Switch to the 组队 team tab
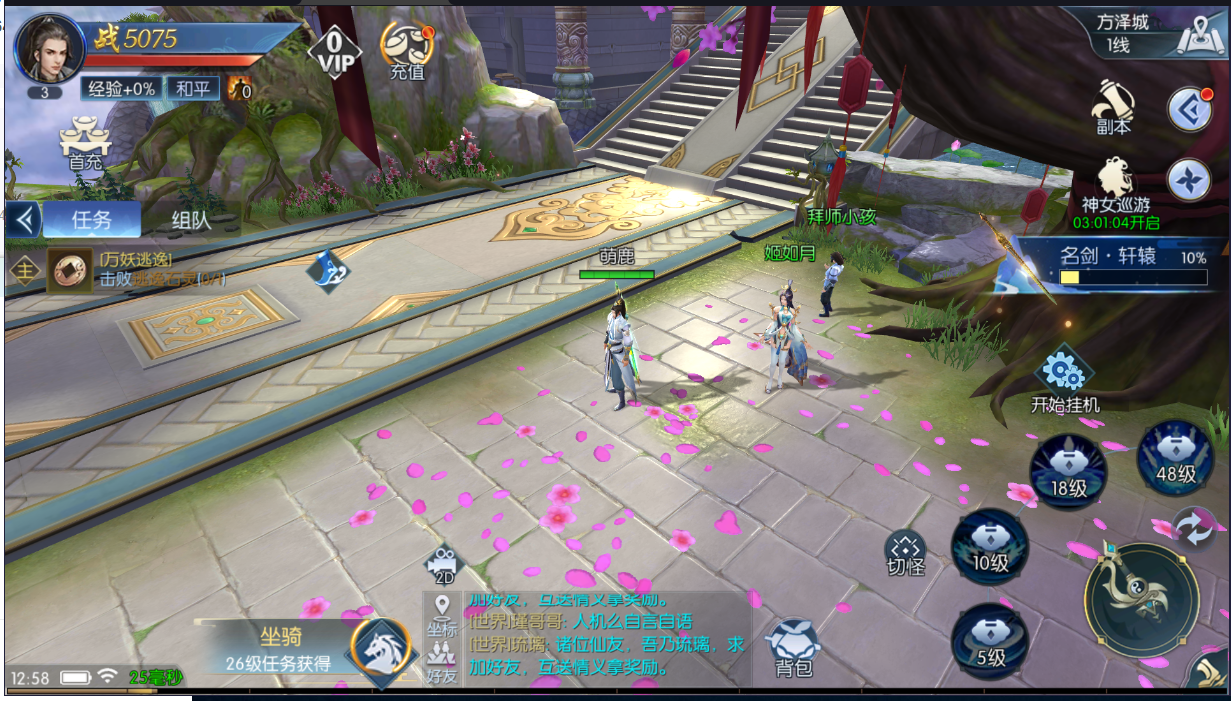 191,219
